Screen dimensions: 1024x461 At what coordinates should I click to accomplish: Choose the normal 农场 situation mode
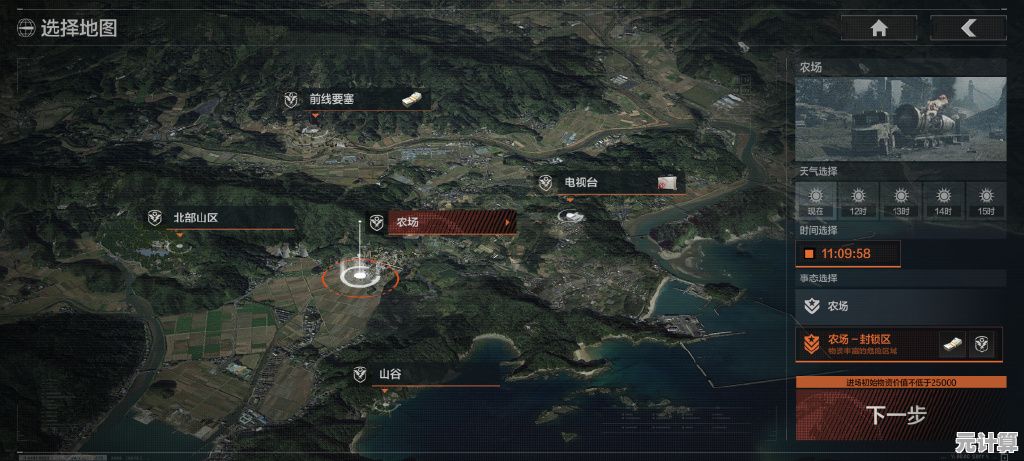[900, 307]
